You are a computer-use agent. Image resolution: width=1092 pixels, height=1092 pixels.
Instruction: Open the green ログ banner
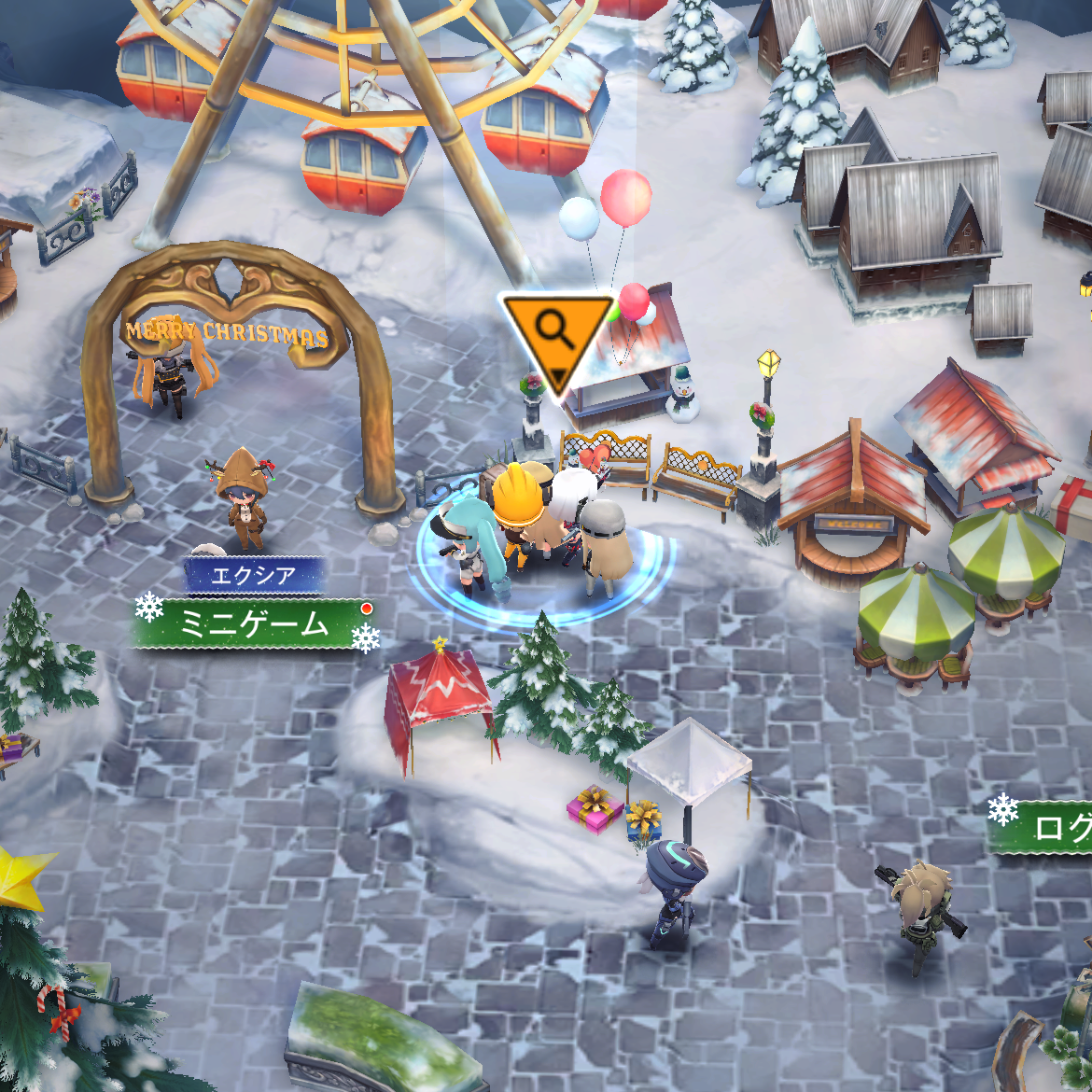pyautogui.click(x=1045, y=827)
